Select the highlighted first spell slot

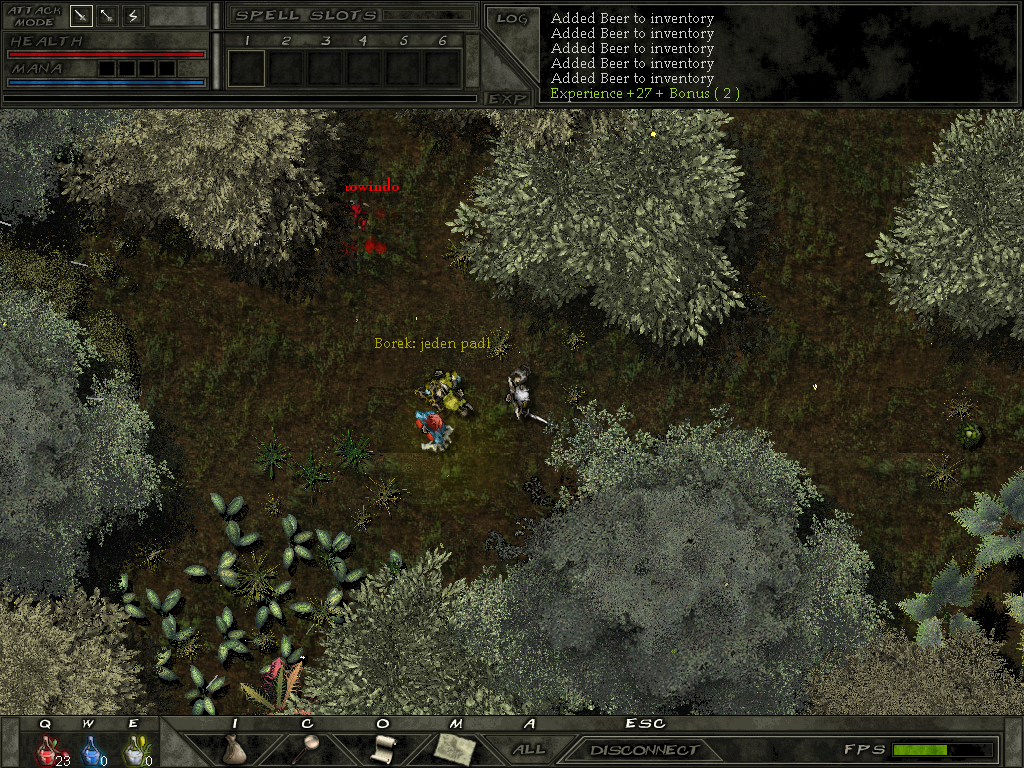pos(246,68)
